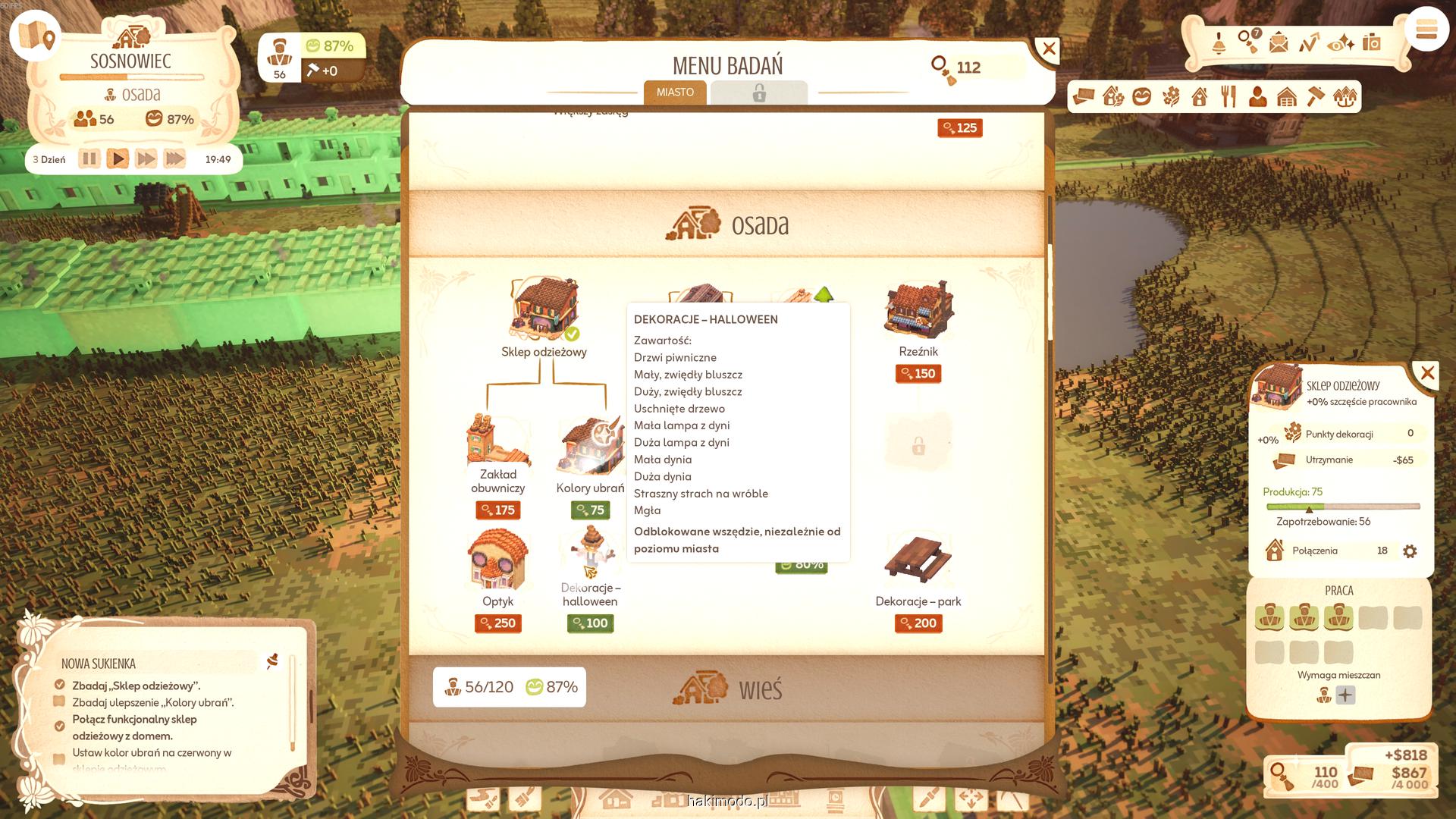1456x819 pixels.
Task: Switch to the Miasto tab
Action: (x=675, y=93)
